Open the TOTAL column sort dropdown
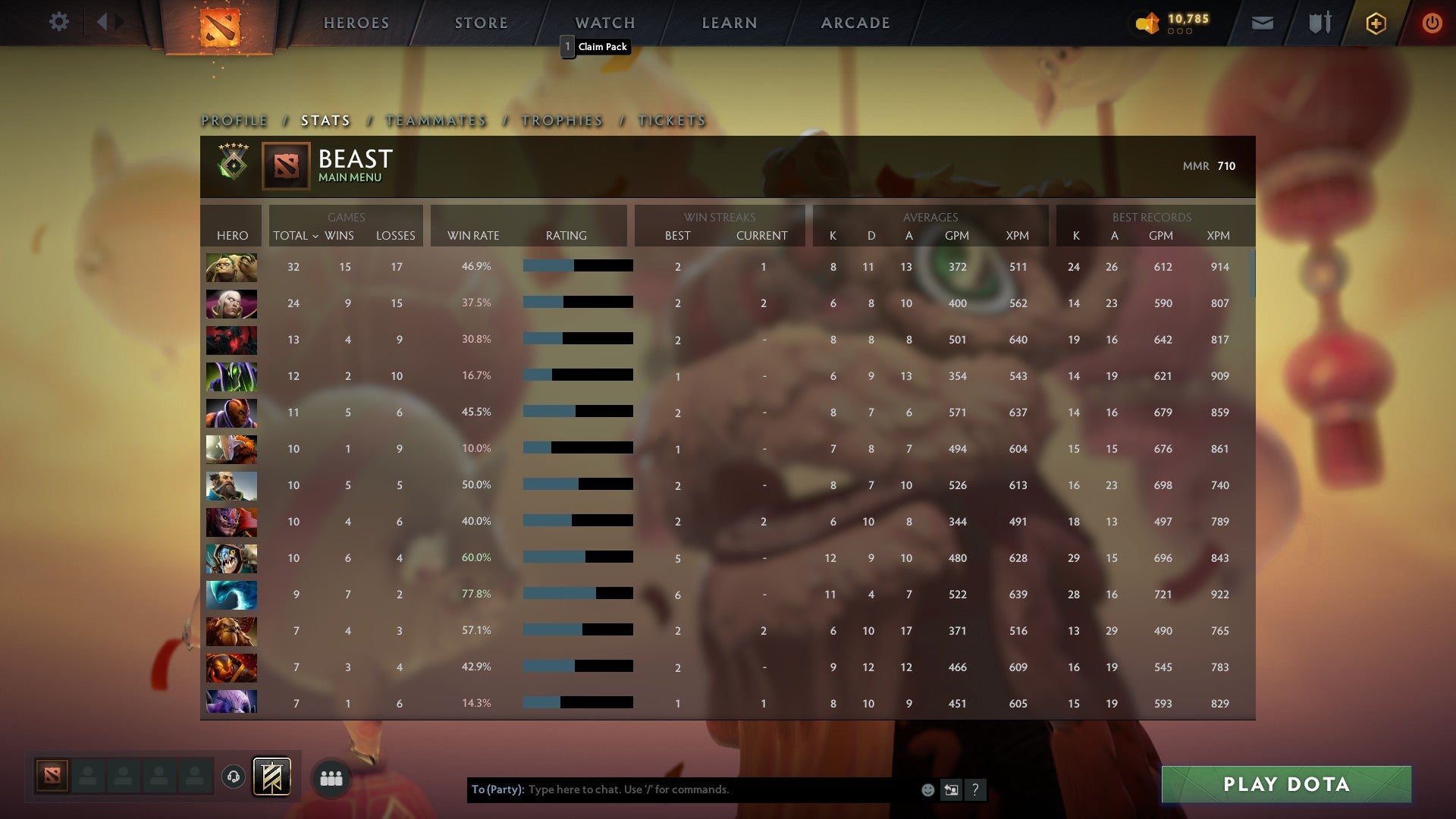 tap(296, 236)
